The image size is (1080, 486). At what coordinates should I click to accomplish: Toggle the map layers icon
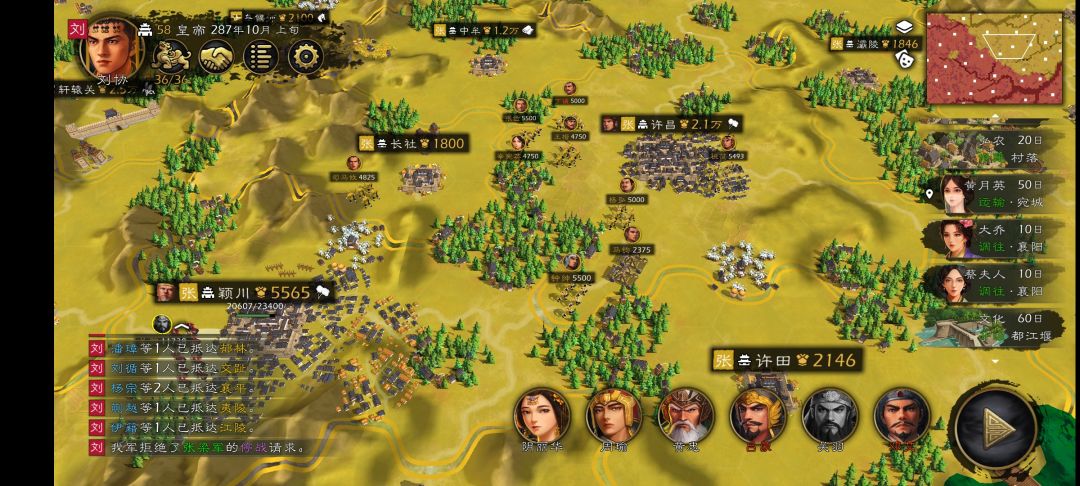[x=904, y=27]
